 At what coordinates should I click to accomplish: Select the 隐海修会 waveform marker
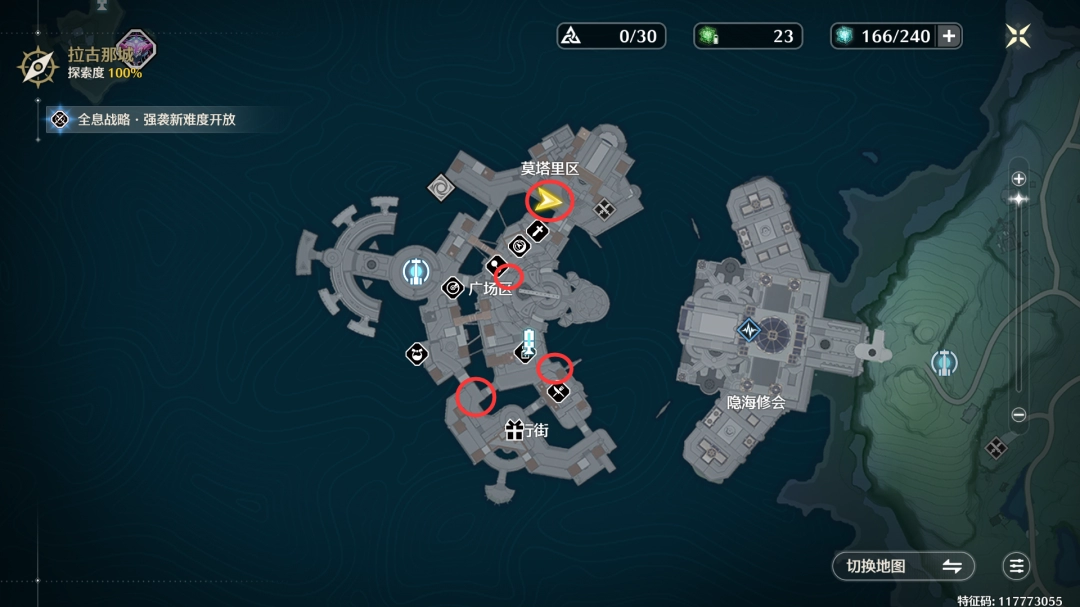click(749, 330)
